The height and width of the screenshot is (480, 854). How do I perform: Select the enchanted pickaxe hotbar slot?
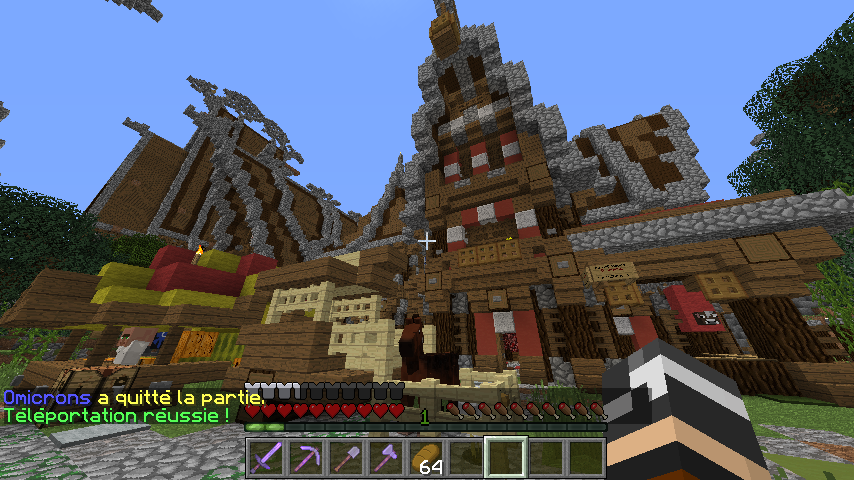(x=306, y=457)
